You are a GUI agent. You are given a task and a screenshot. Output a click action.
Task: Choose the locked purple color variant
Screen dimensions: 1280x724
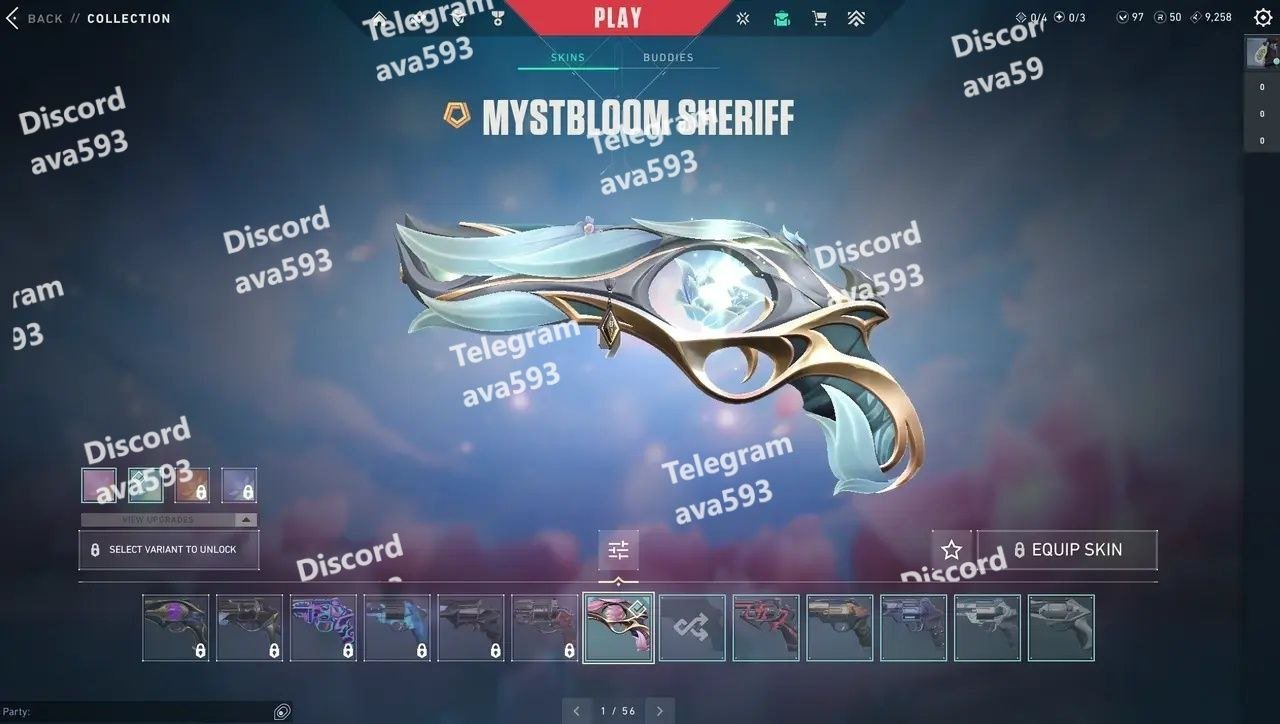click(x=239, y=485)
